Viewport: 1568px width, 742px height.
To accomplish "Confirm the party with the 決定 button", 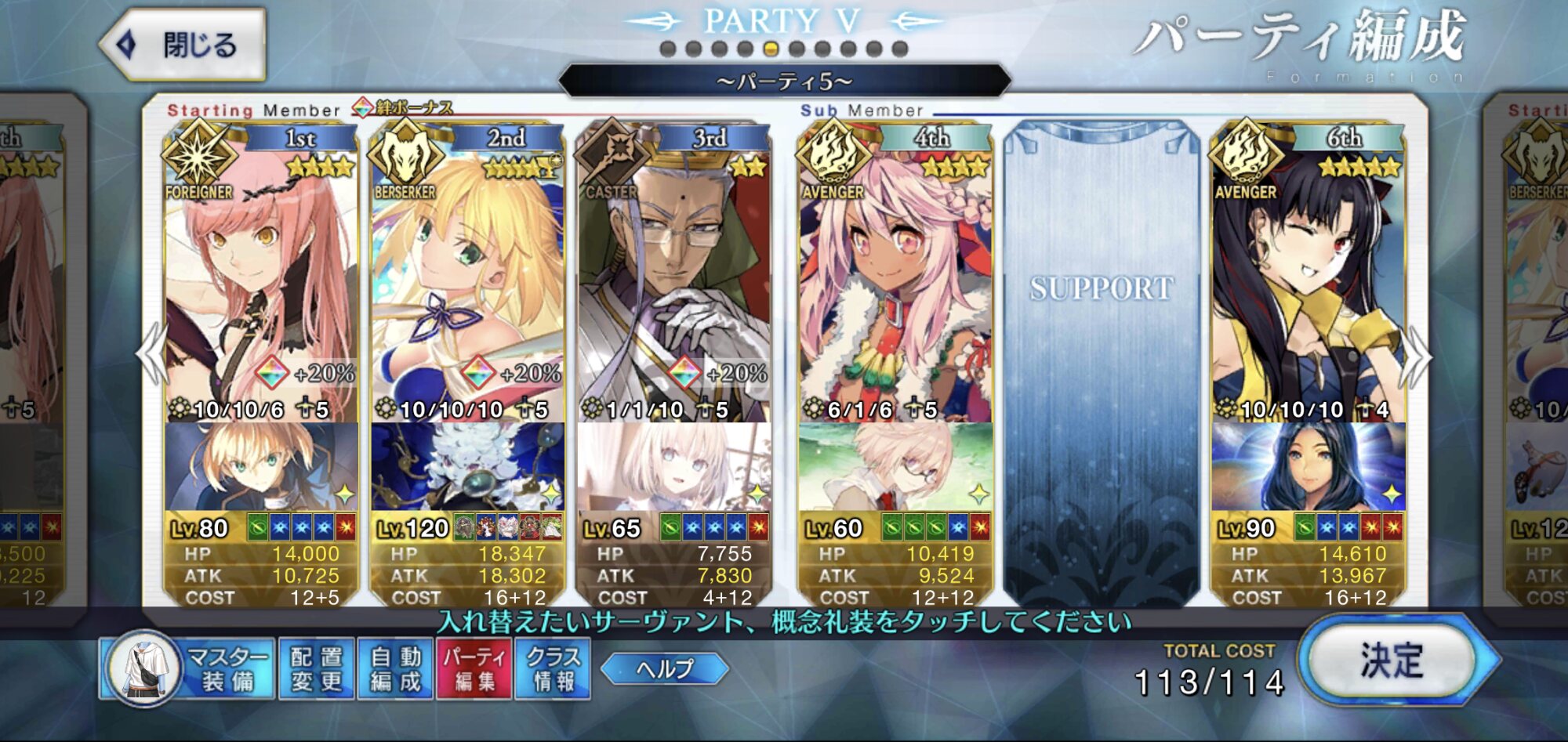I will [x=1391, y=661].
